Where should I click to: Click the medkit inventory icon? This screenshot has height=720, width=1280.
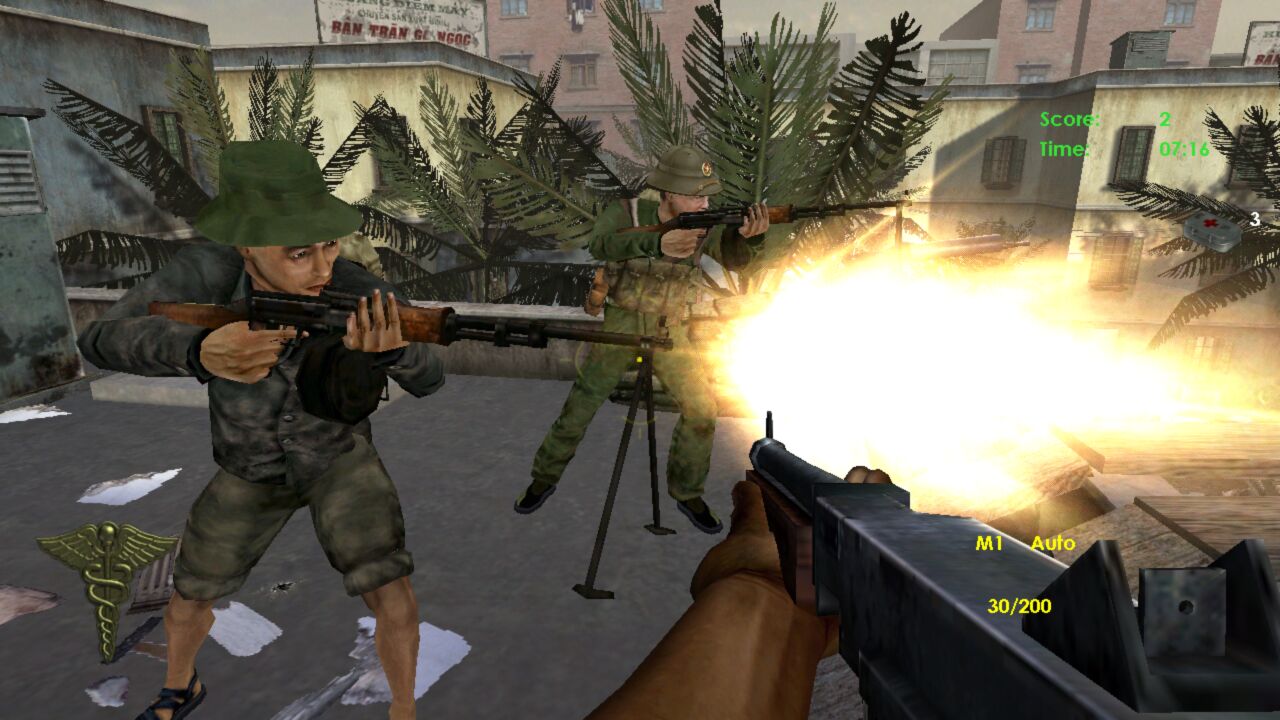(x=1212, y=232)
